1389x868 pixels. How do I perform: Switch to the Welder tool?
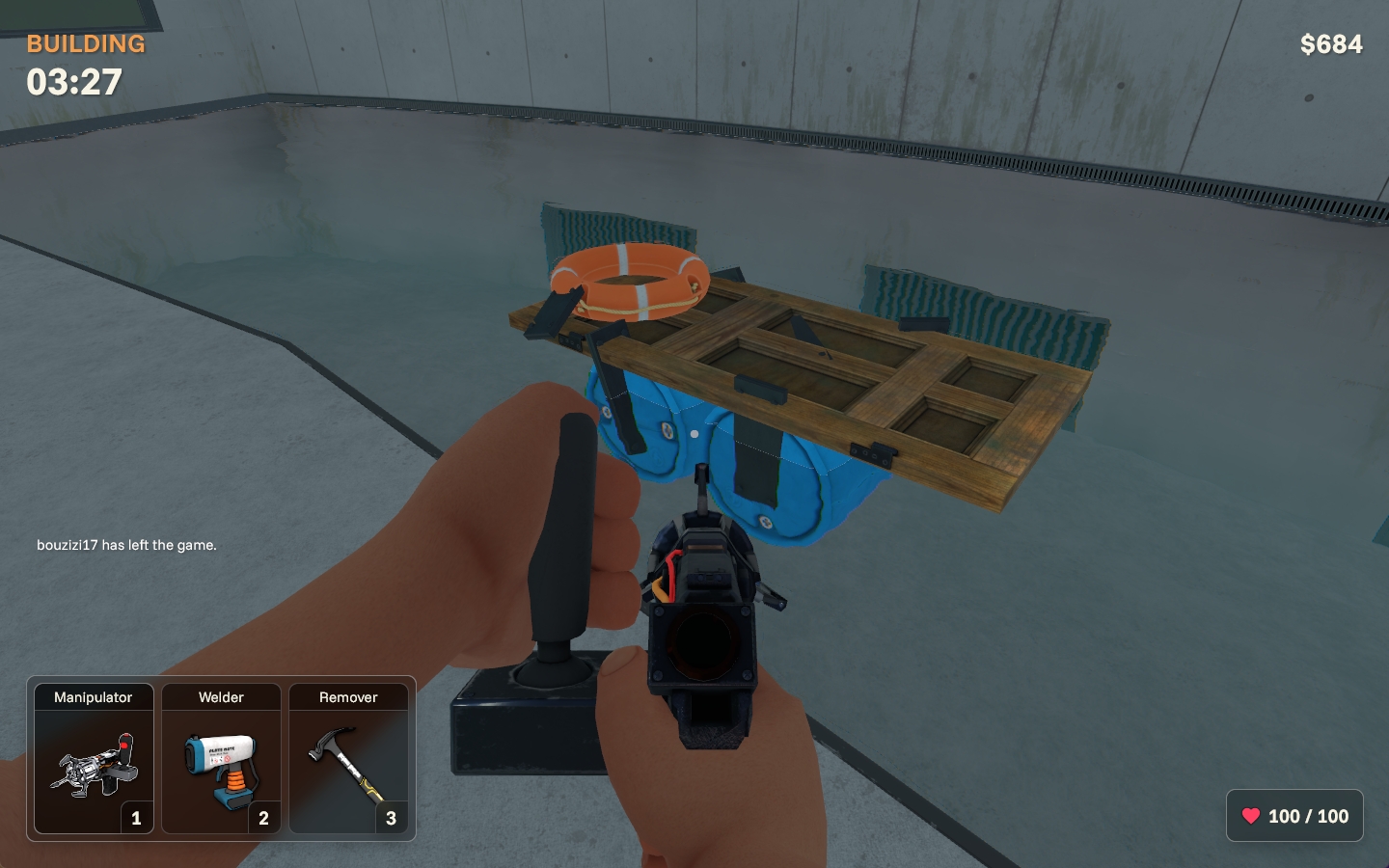(221, 759)
